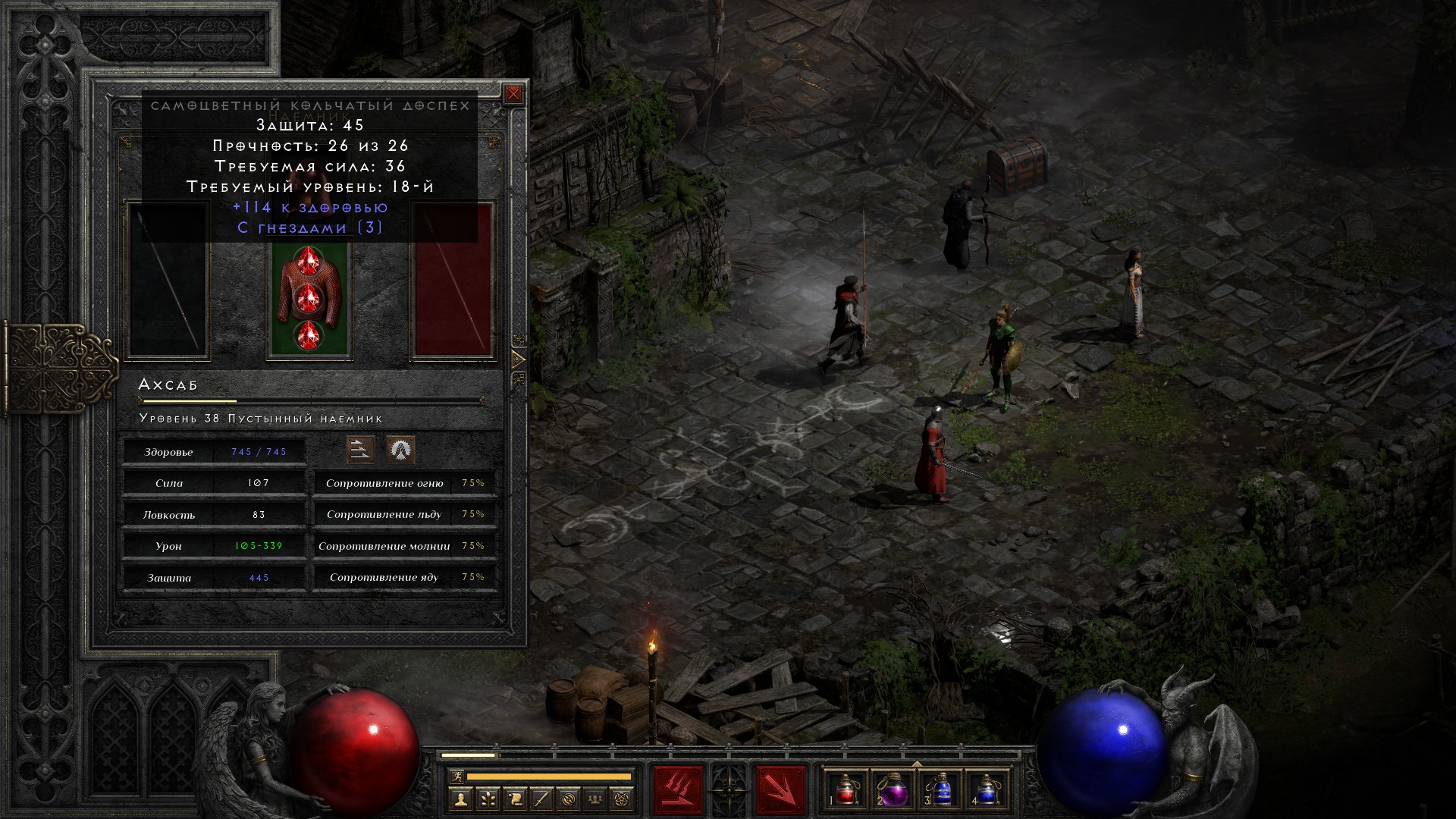Select the gemmed chain mail armor slot

pos(308,298)
